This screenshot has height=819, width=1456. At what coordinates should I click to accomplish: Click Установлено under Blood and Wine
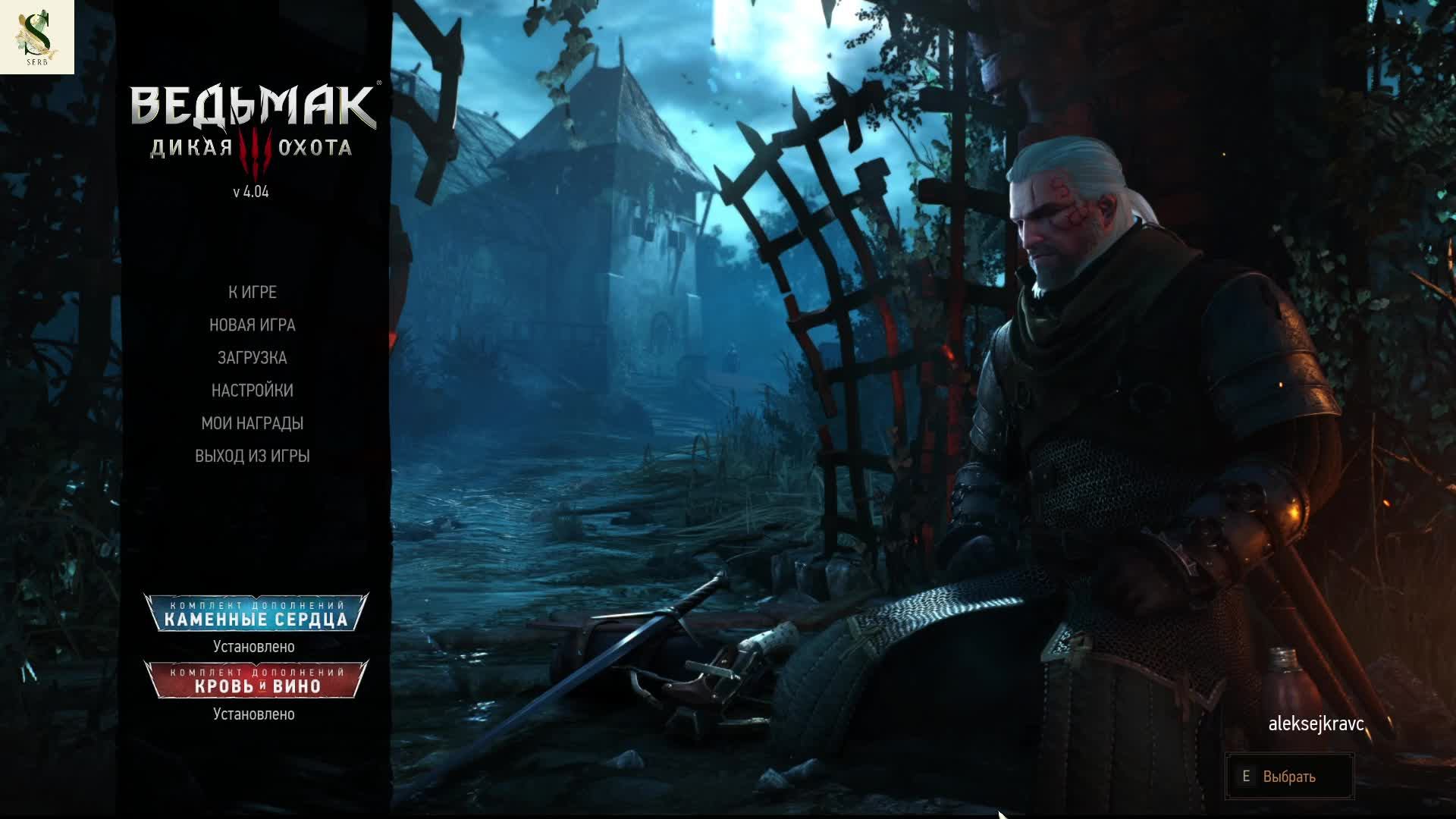(x=254, y=714)
